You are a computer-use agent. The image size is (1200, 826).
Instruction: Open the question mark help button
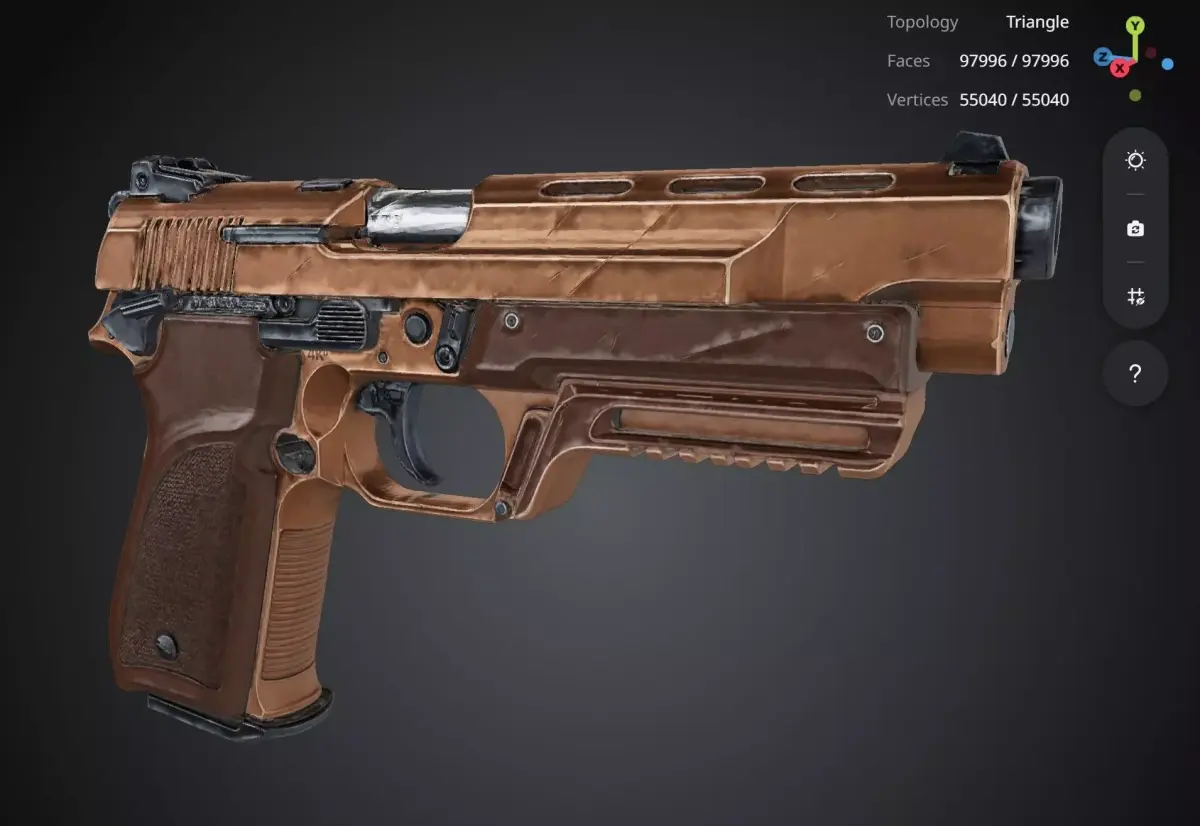[1135, 374]
